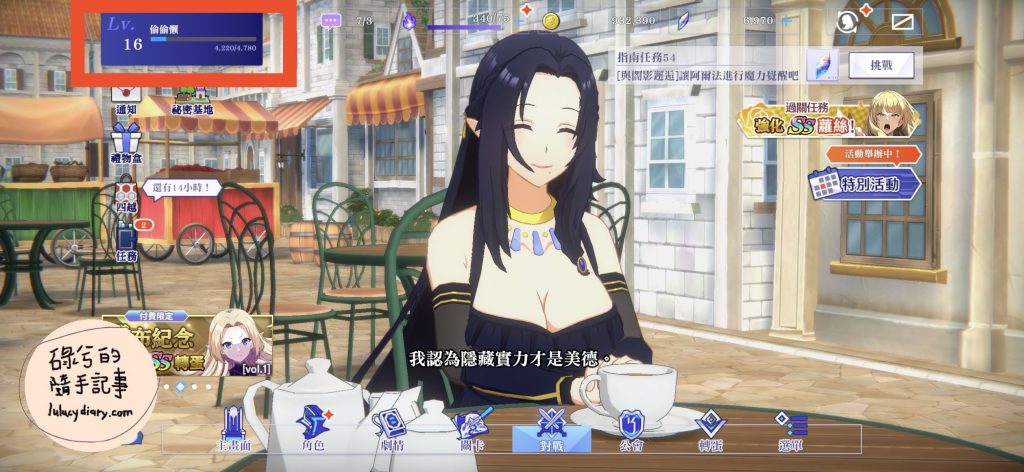The image size is (1024, 472).
Task: Open the 禮物盒 gift box
Action: click(x=126, y=141)
